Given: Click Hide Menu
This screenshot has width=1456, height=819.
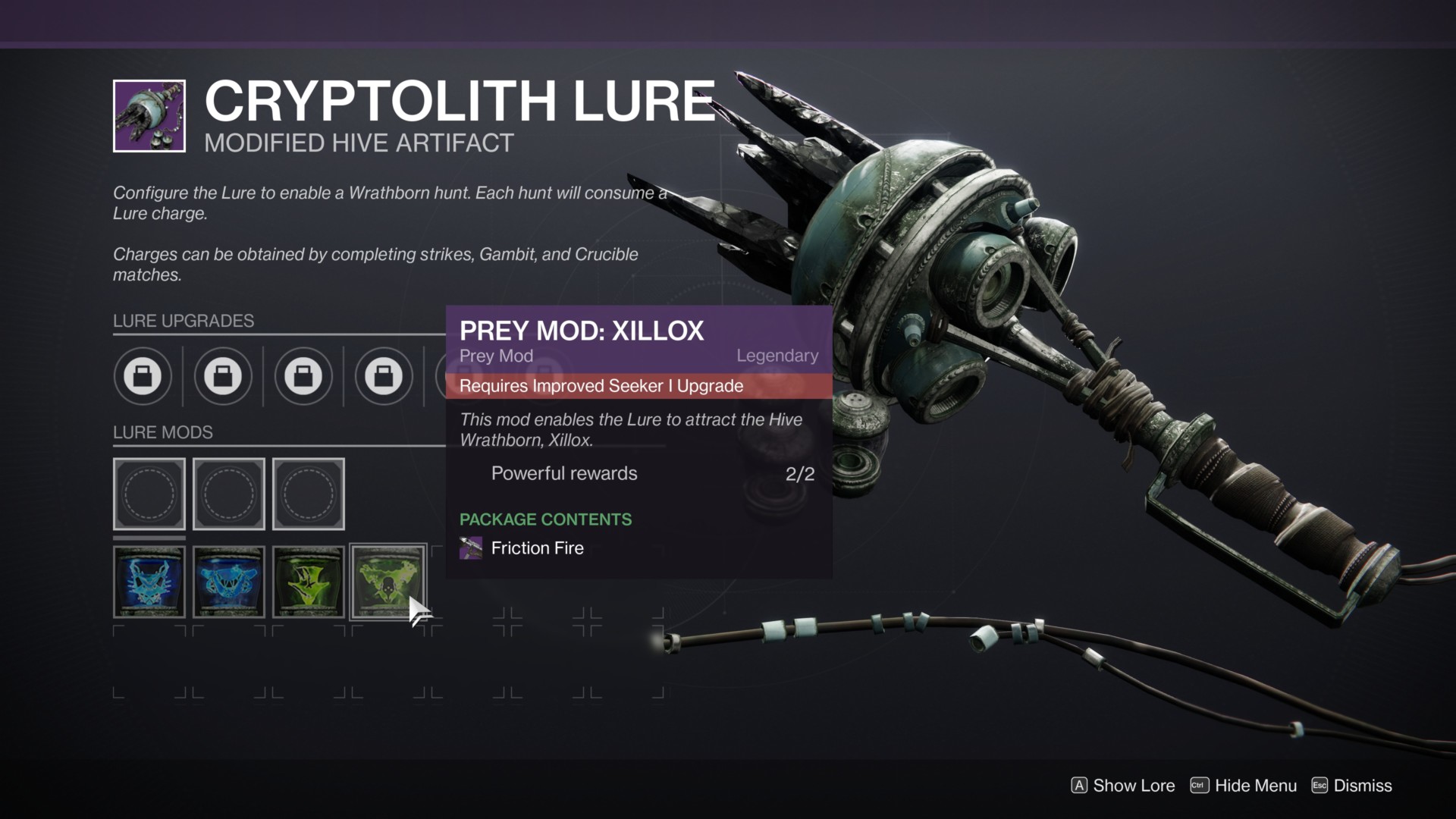Looking at the screenshot, I should (x=1255, y=786).
